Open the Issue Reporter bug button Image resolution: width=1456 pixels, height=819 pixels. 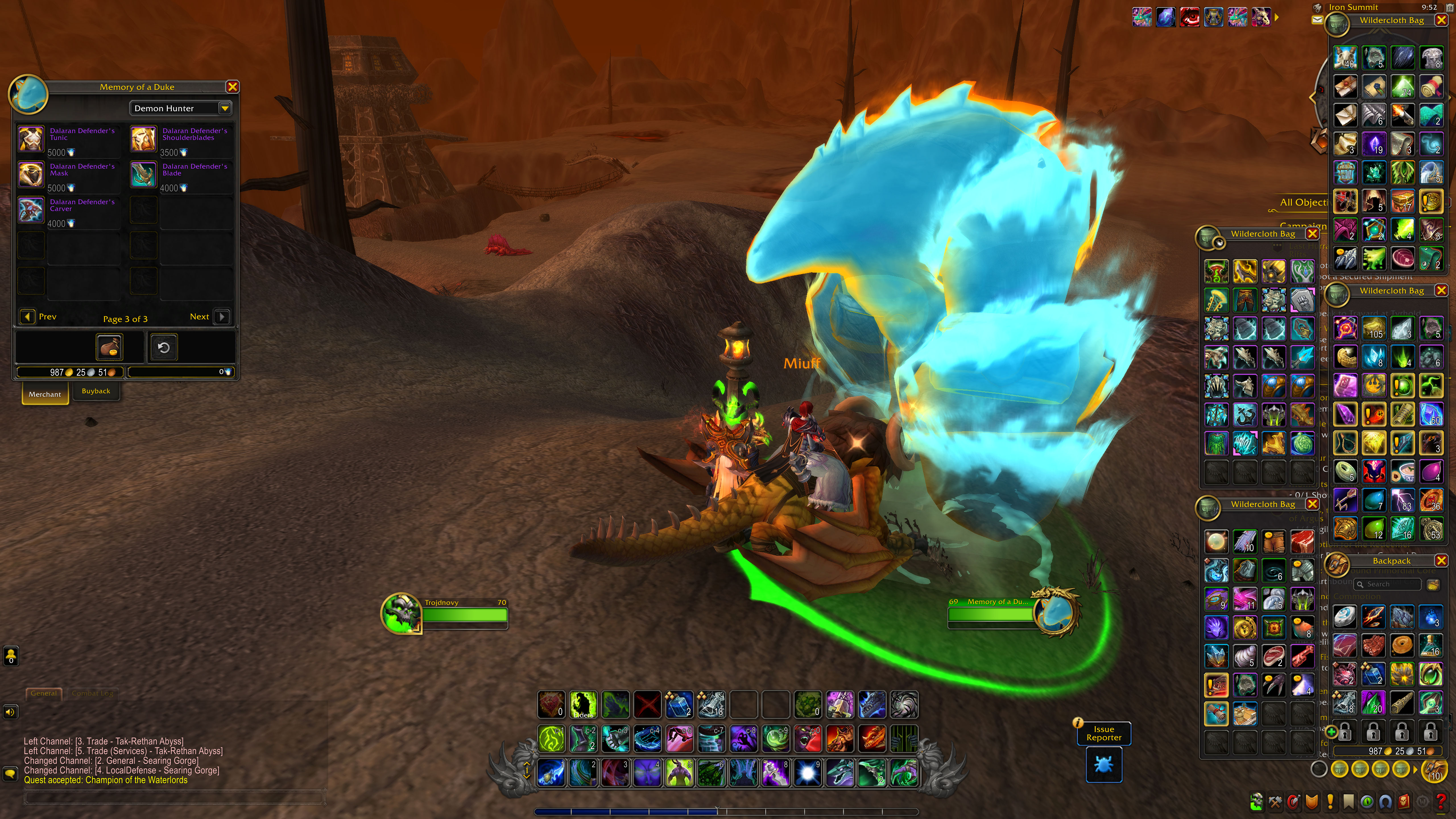pyautogui.click(x=1103, y=765)
